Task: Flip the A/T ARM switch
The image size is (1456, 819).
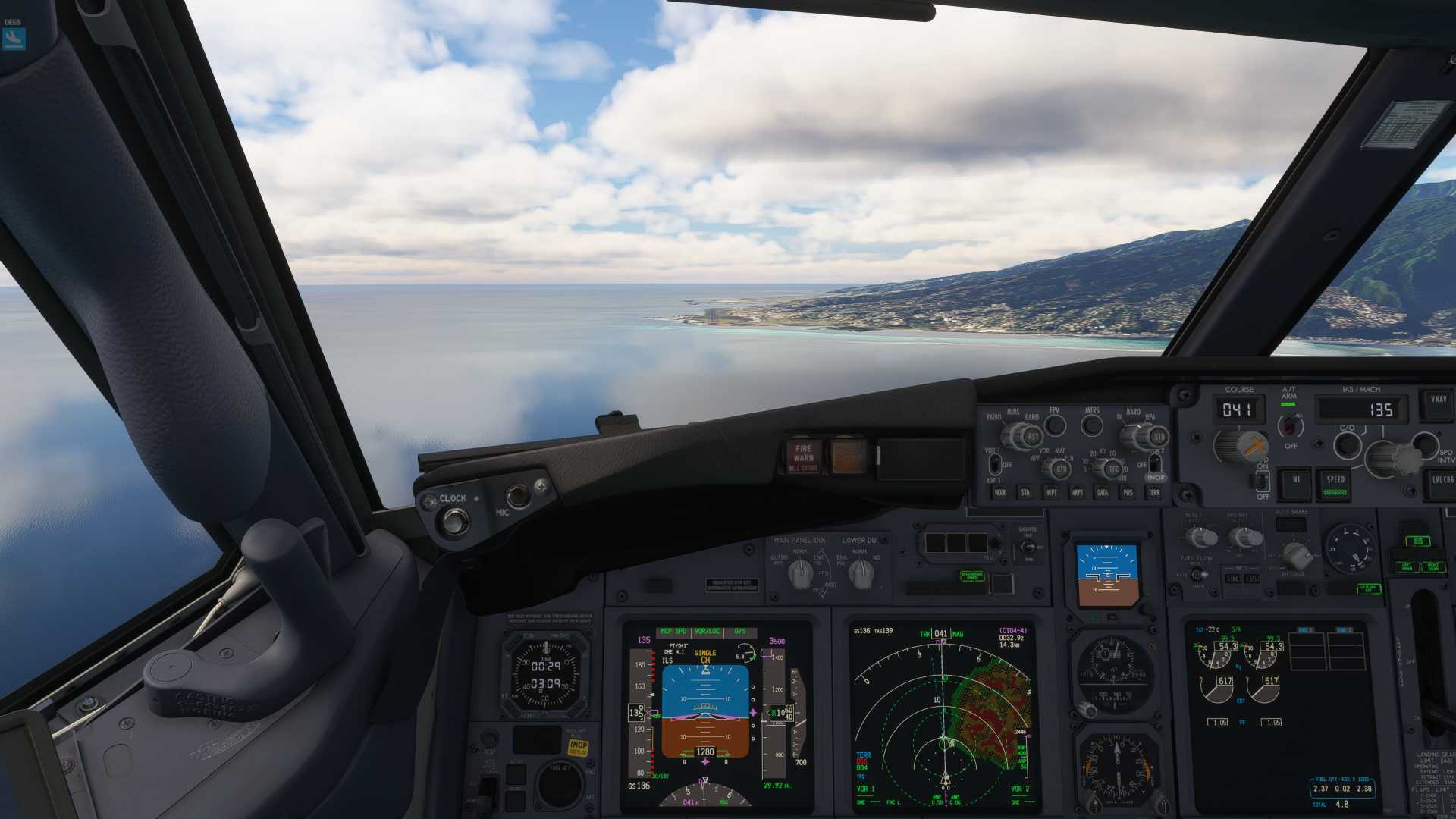Action: tap(1290, 426)
